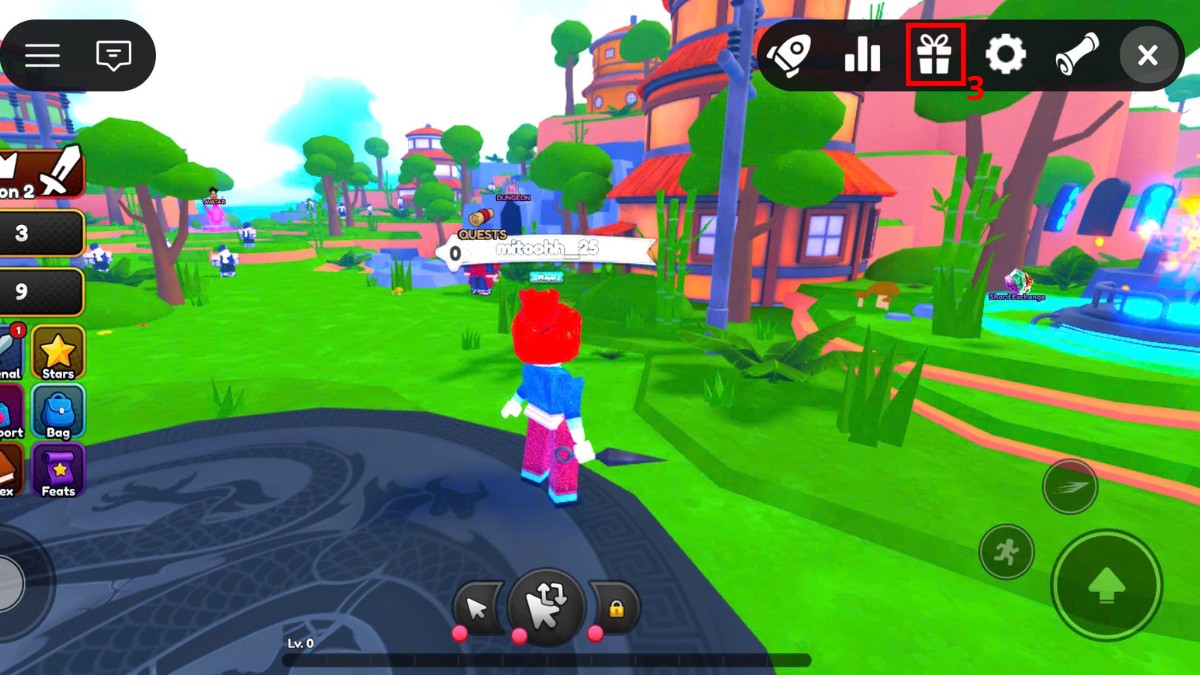Open the gear settings
Viewport: 1200px width, 675px height.
1005,55
